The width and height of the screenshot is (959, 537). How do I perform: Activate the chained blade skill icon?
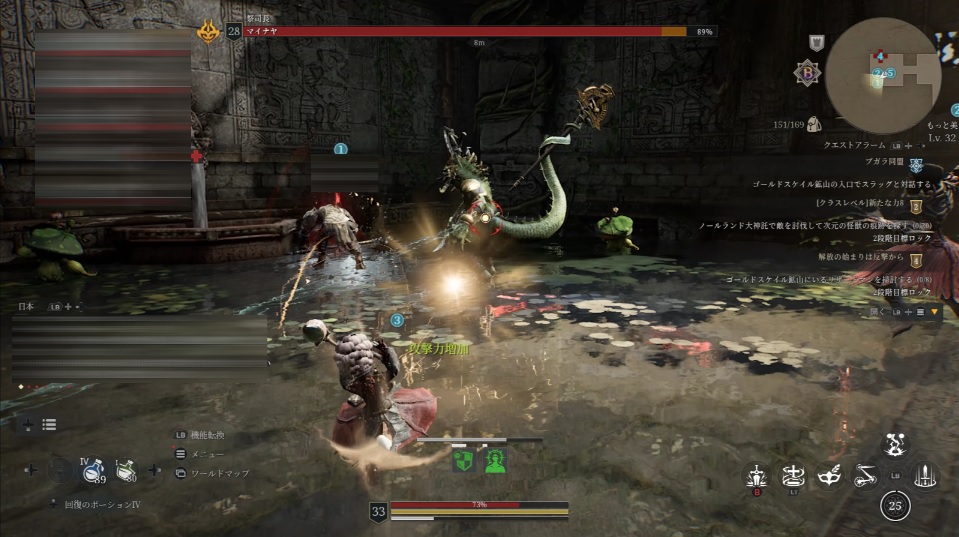(x=865, y=477)
